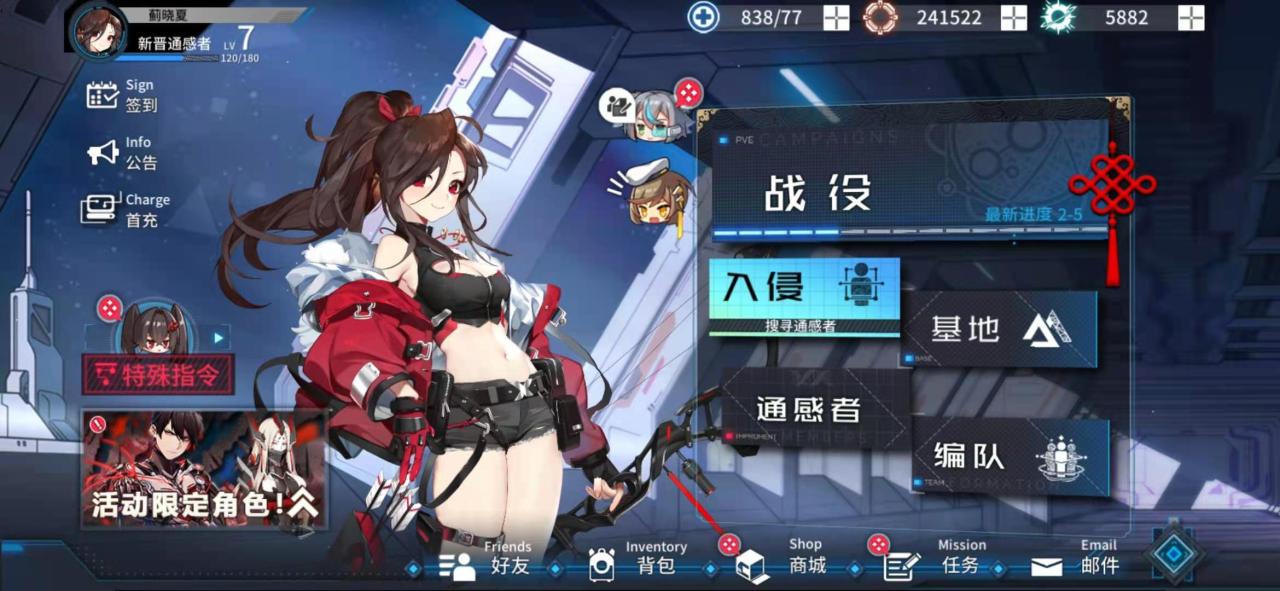The width and height of the screenshot is (1280, 591).
Task: Open the Friends 好友 list
Action: pyautogui.click(x=490, y=564)
